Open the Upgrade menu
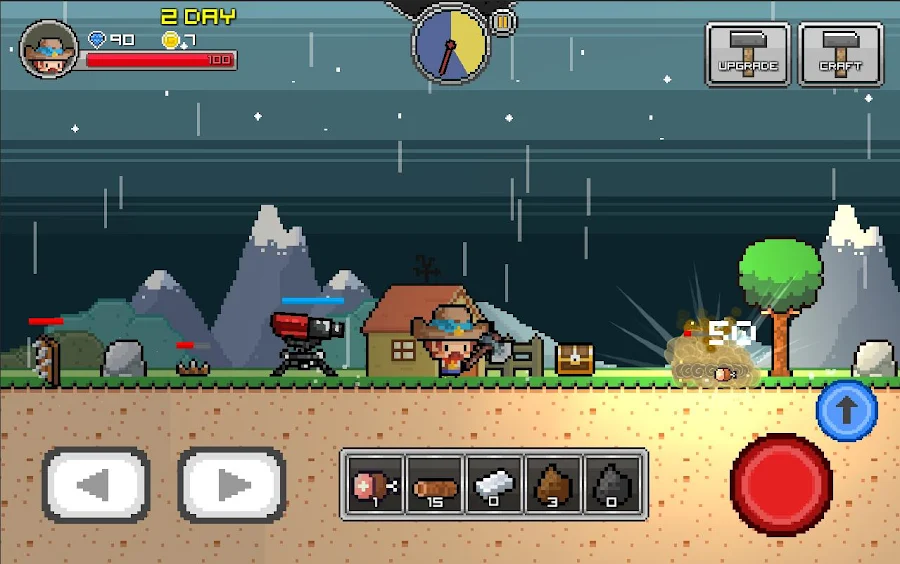Image resolution: width=900 pixels, height=564 pixels. tap(748, 54)
